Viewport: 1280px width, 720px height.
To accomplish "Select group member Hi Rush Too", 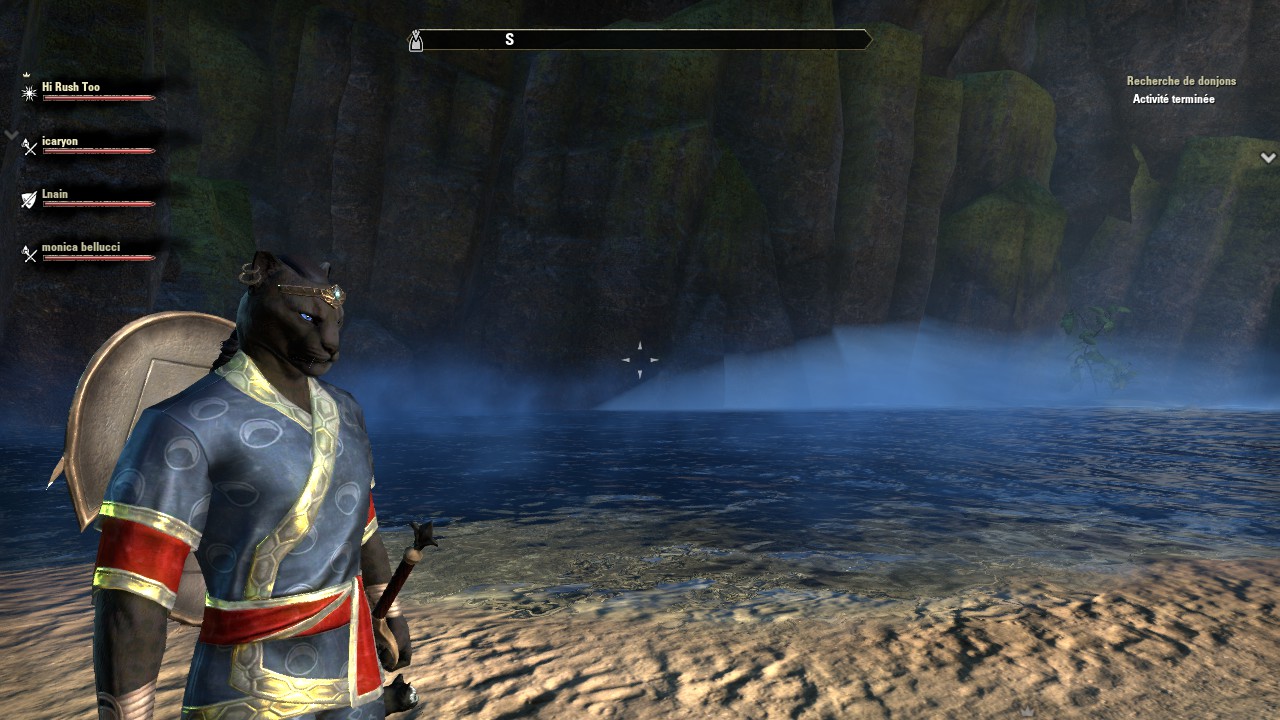I will point(71,87).
